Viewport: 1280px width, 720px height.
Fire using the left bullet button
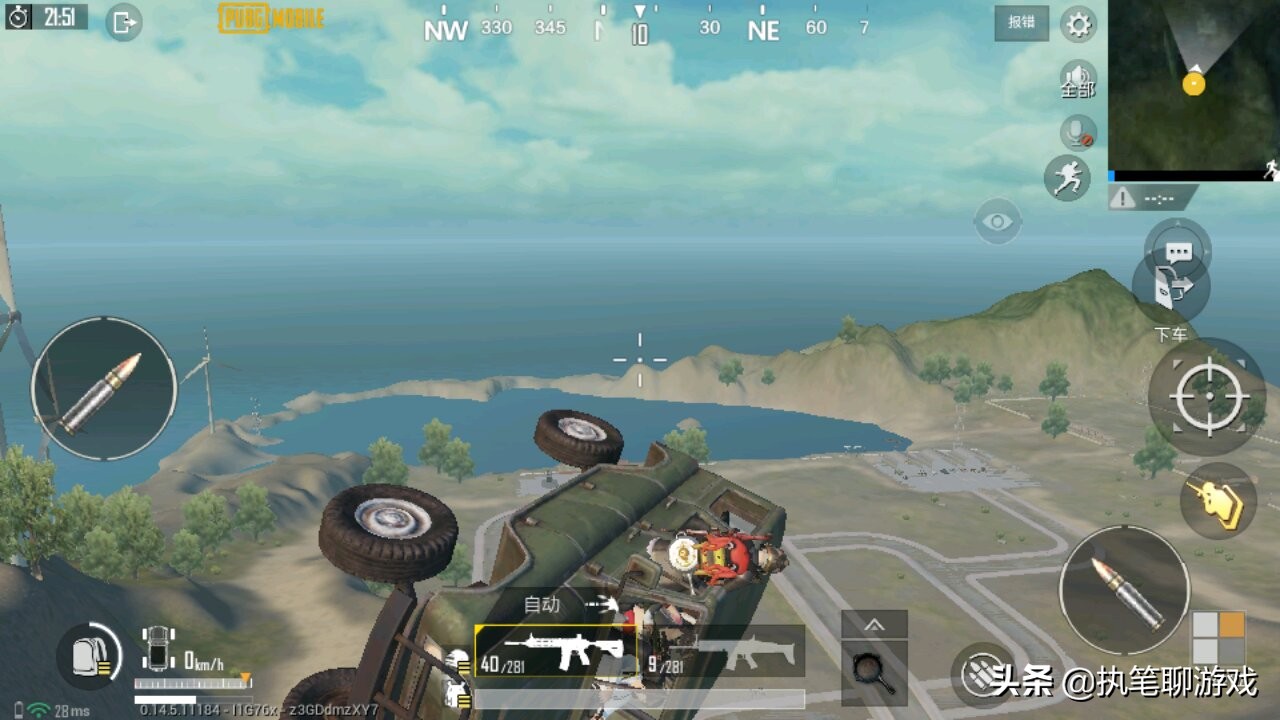104,390
